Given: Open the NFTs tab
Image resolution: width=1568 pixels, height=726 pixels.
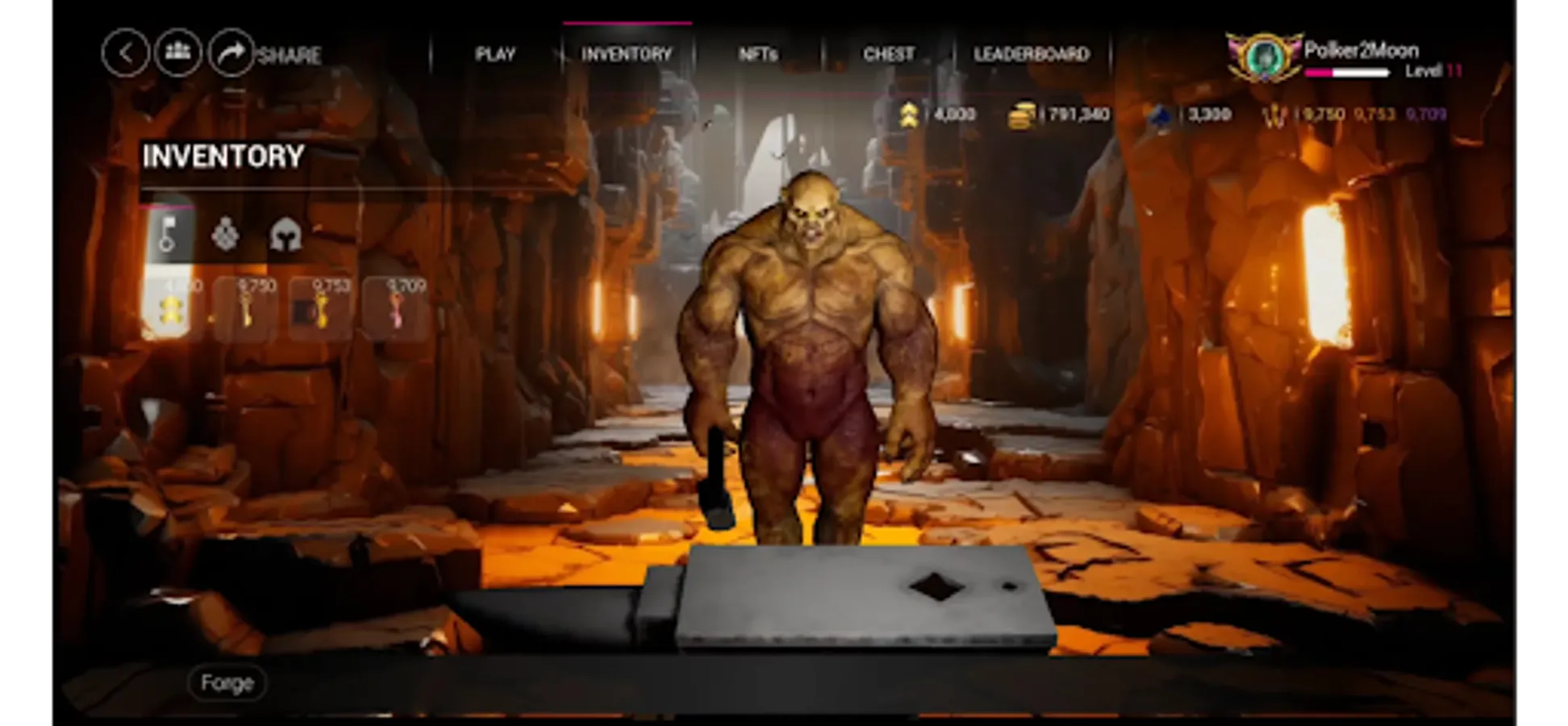Looking at the screenshot, I should click(759, 54).
